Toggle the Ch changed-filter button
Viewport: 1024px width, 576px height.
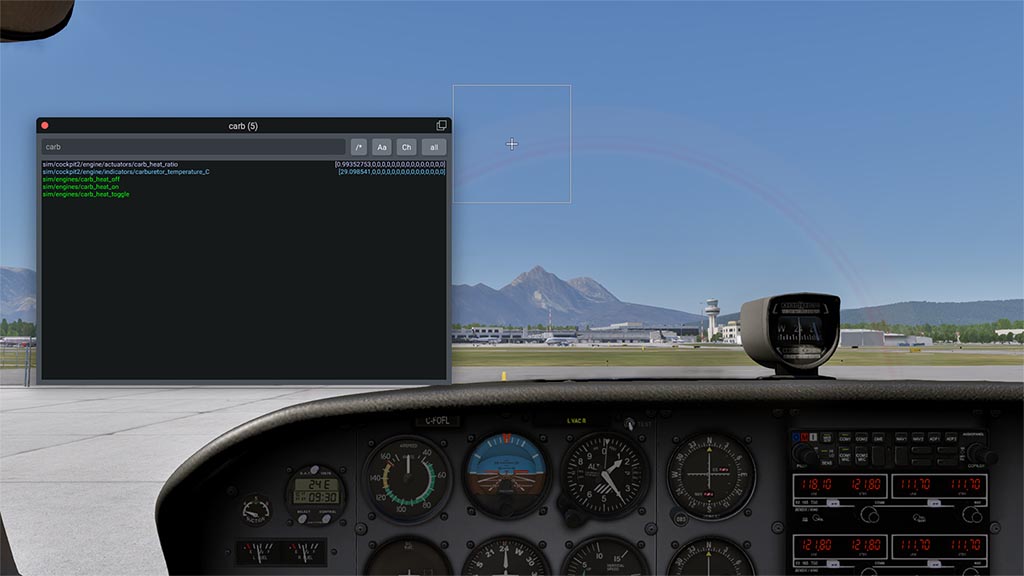(406, 147)
